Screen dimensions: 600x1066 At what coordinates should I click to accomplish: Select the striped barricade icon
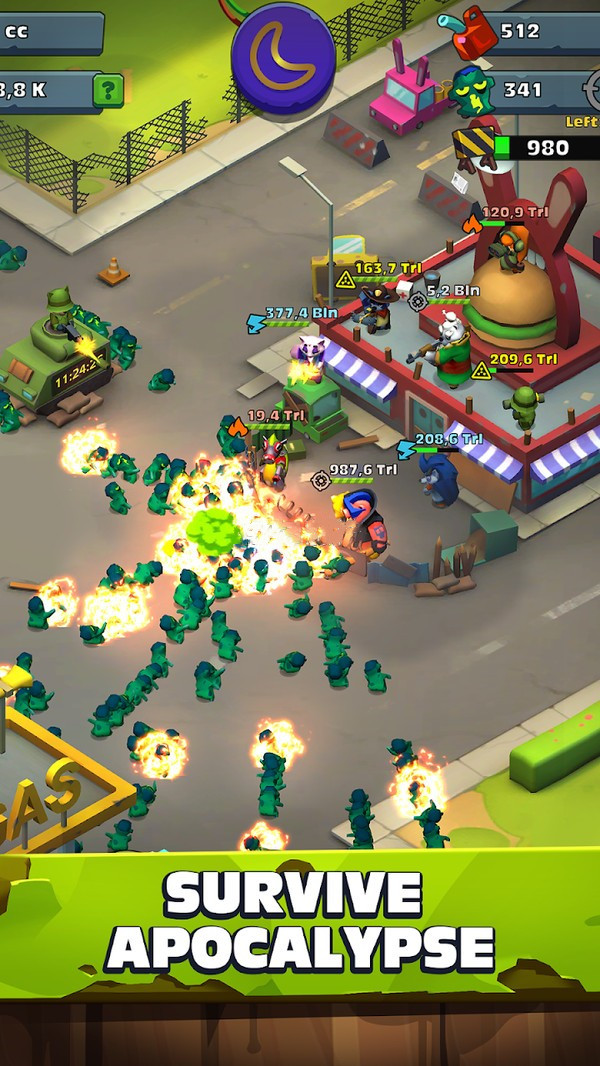click(x=474, y=147)
